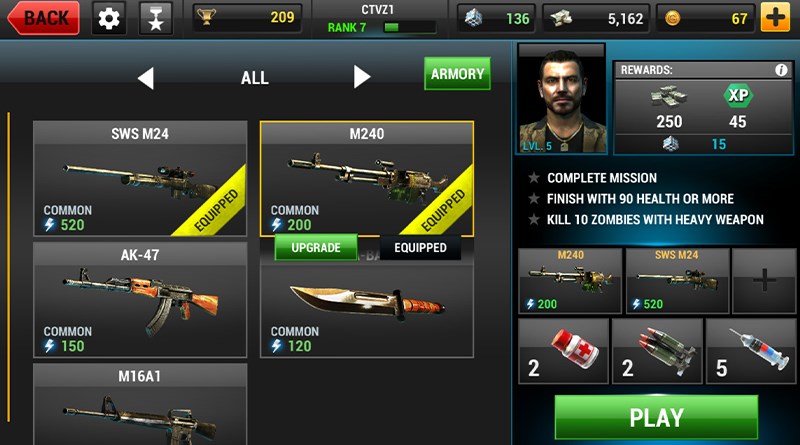The width and height of the screenshot is (800, 445).
Task: Start the mission with PLAY
Action: [656, 417]
